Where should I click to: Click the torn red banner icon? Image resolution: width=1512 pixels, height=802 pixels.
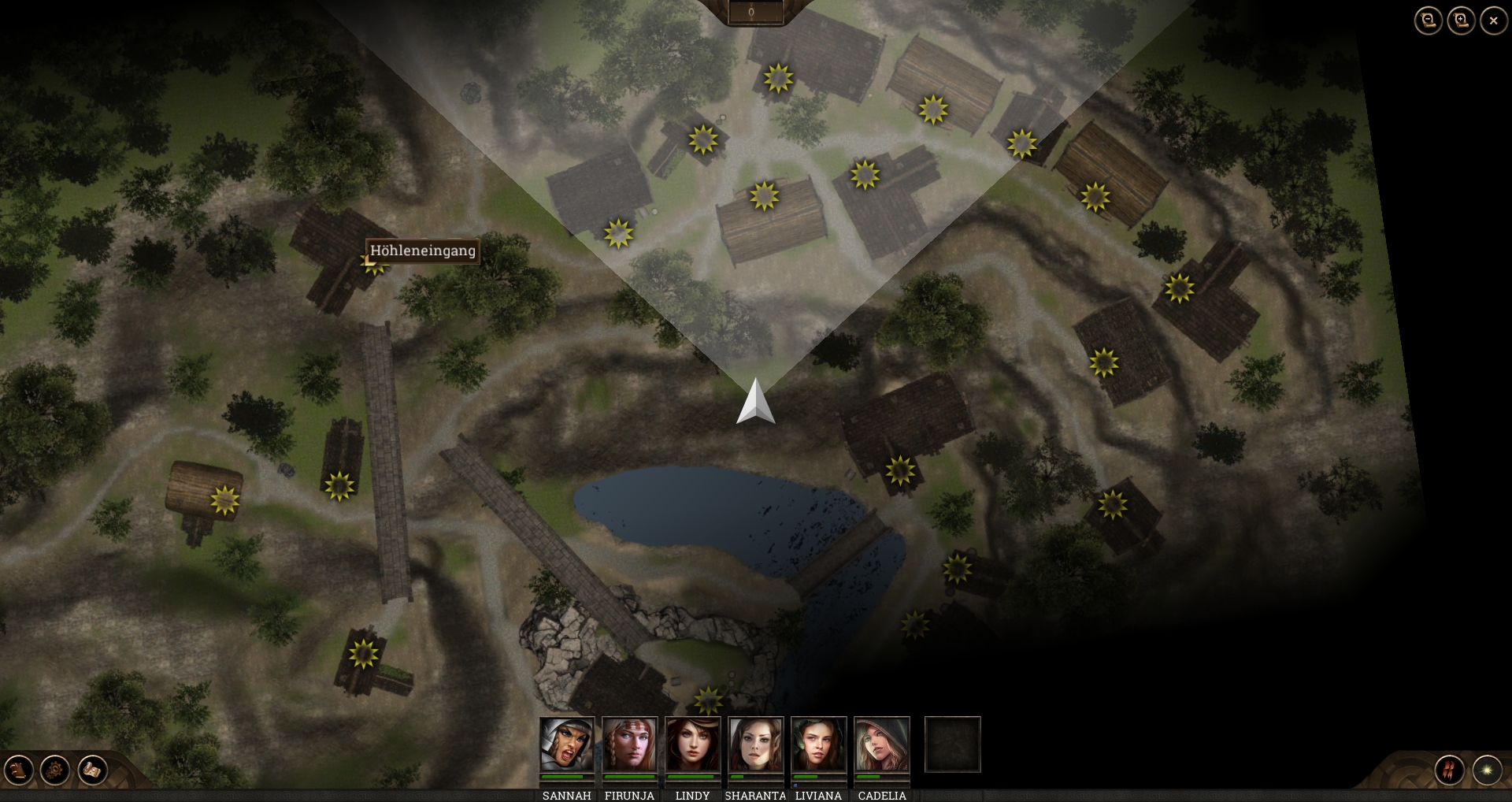1450,770
